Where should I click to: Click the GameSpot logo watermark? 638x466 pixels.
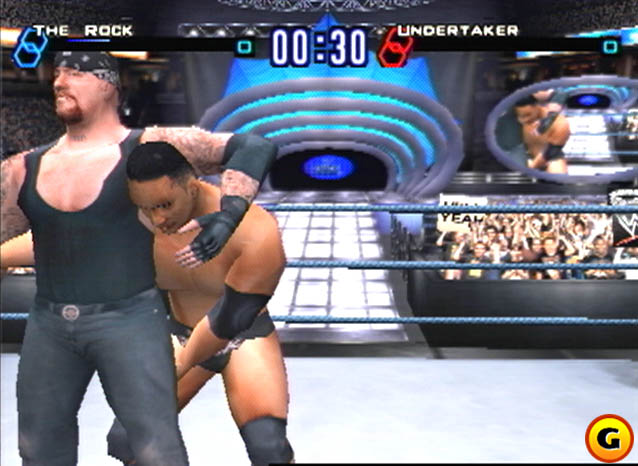[606, 436]
